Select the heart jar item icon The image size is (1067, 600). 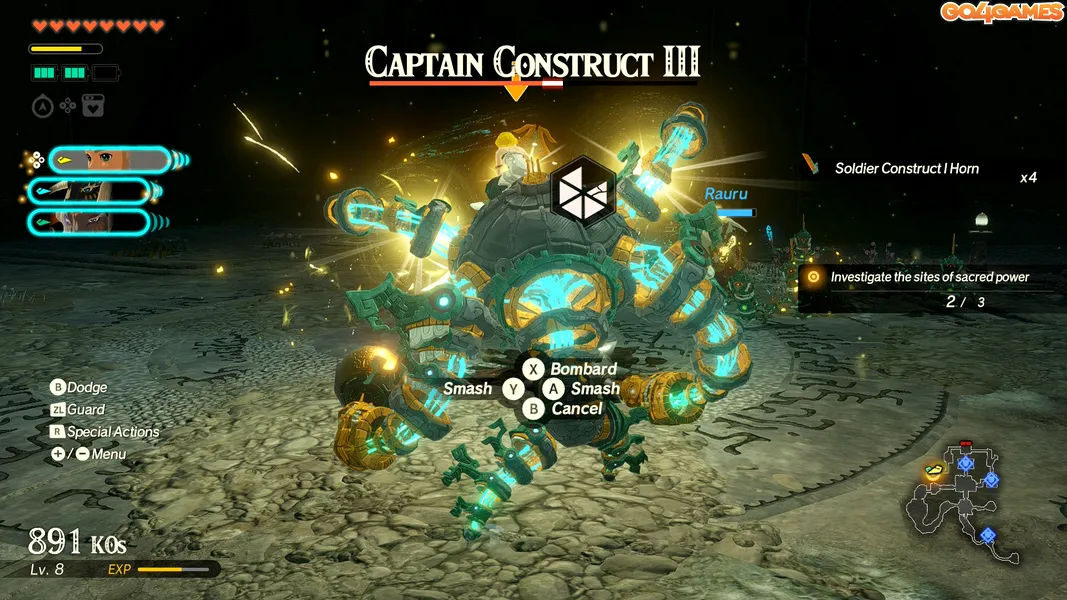pos(93,106)
